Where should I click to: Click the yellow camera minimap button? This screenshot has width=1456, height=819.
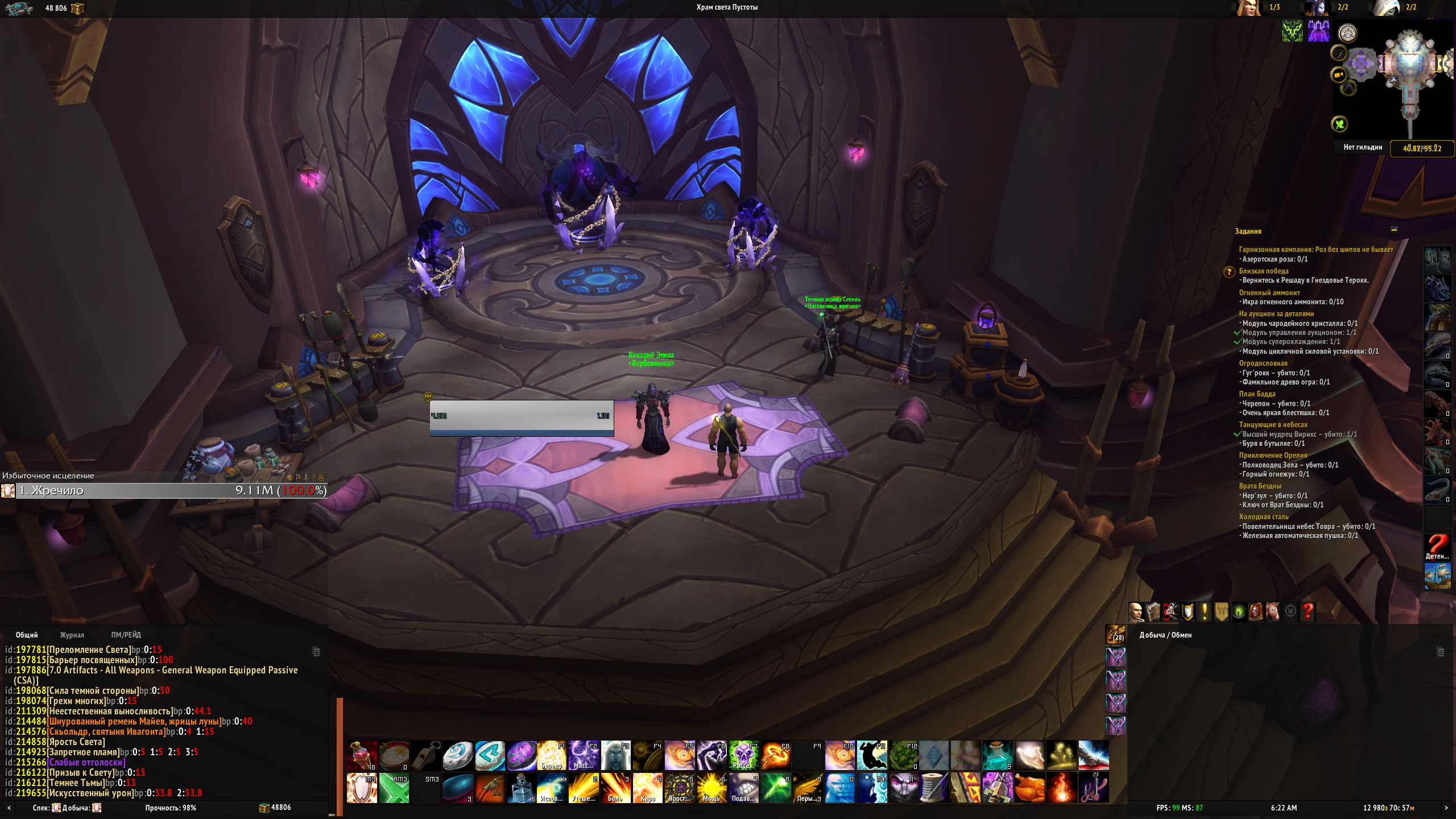pos(1339,75)
